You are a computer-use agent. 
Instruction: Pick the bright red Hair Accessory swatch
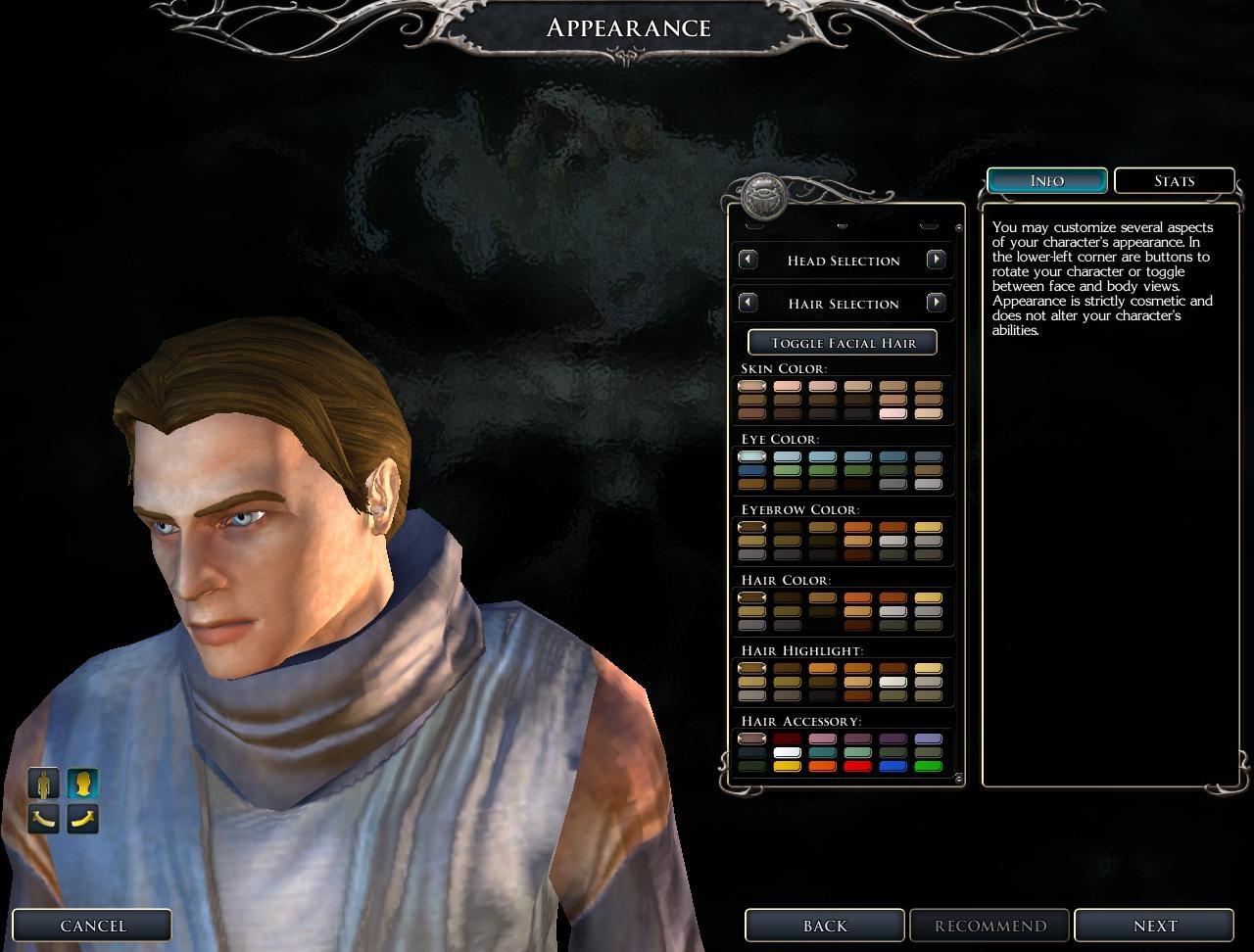tap(857, 767)
